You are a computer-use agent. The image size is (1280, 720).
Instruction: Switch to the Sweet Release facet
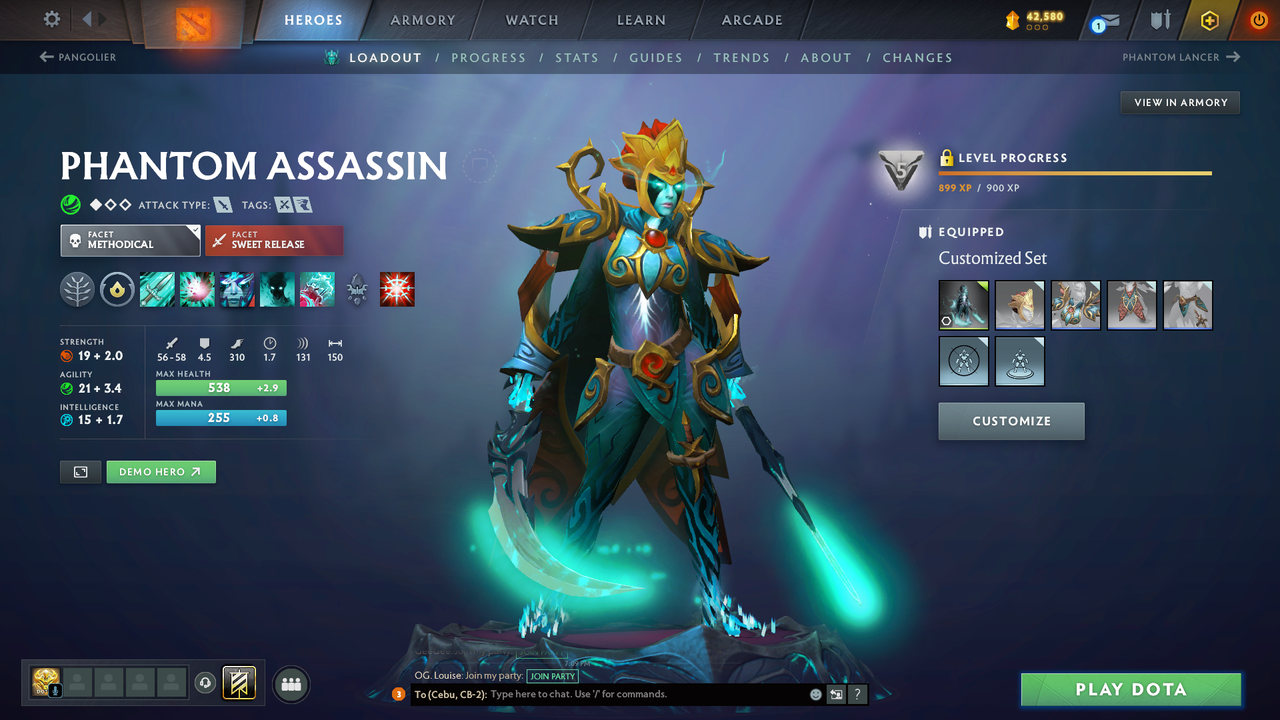pos(274,240)
